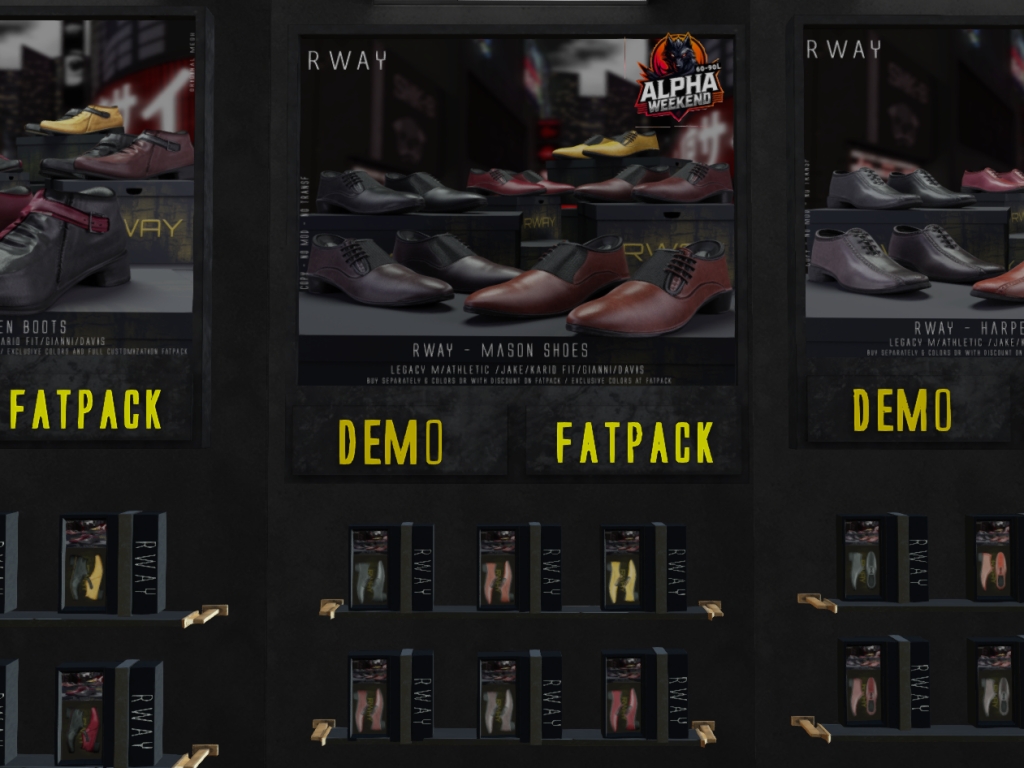Choose the FATPACK button under the boots poster
This screenshot has height=768, width=1024.
click(87, 409)
